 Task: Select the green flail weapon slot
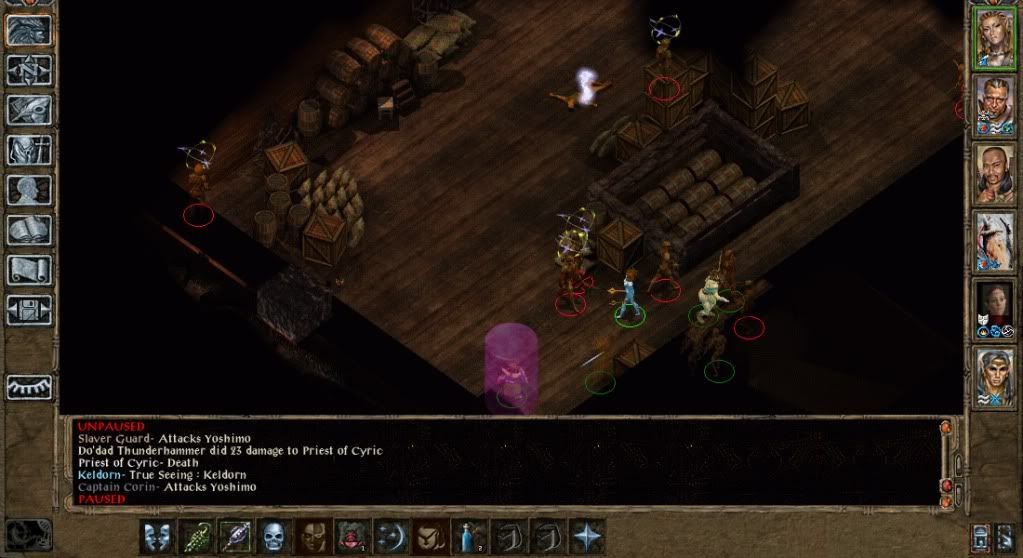(196, 537)
